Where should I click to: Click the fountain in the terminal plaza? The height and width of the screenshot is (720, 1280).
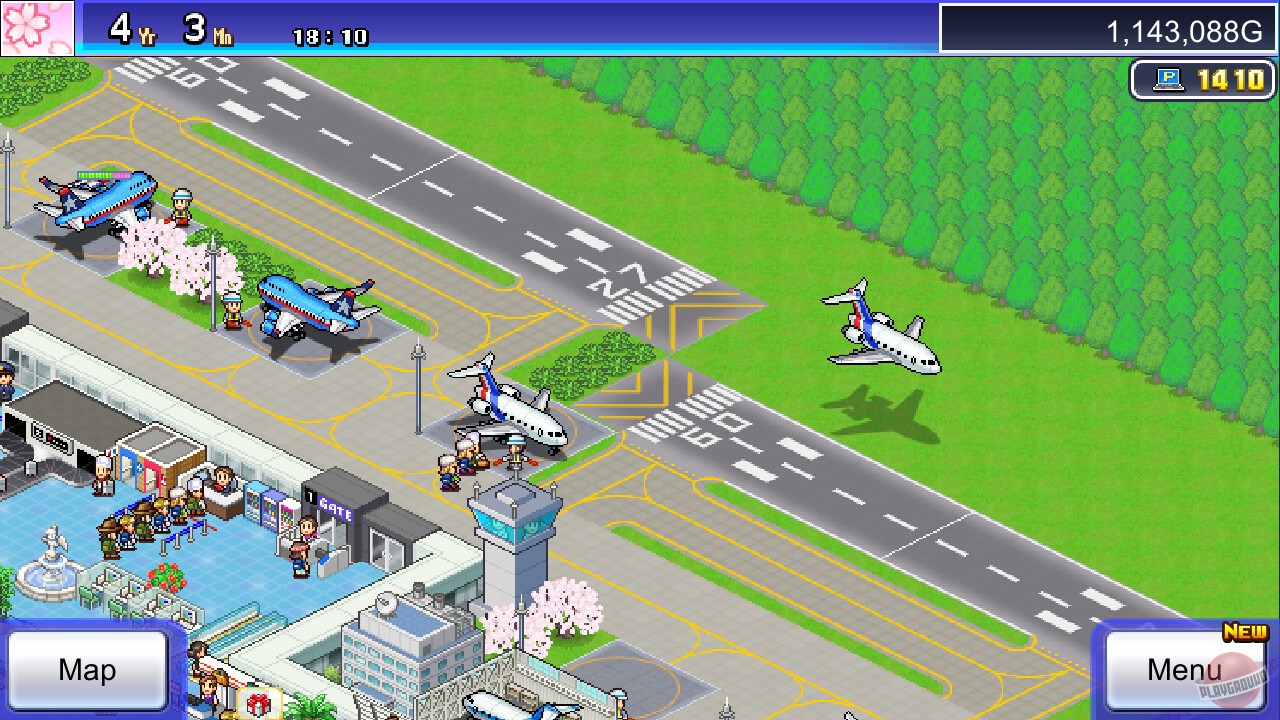click(x=52, y=571)
